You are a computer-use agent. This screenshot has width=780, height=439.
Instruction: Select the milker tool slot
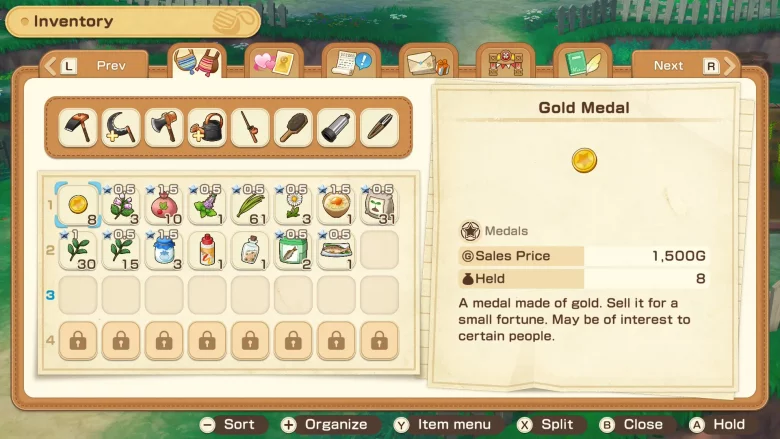pos(336,128)
